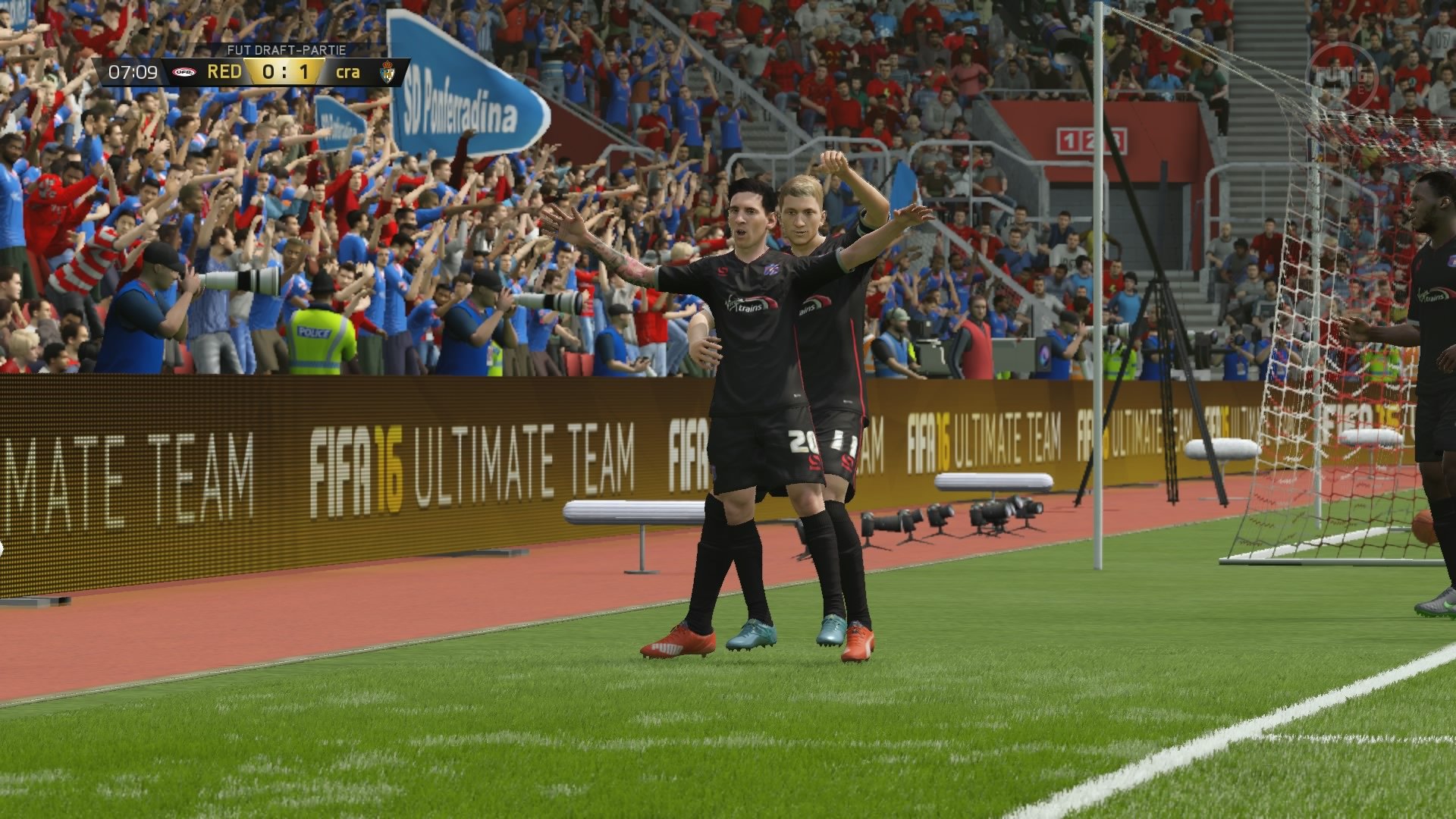Expand the gold 0:1 score panel
Image resolution: width=1456 pixels, height=819 pixels.
[x=286, y=74]
